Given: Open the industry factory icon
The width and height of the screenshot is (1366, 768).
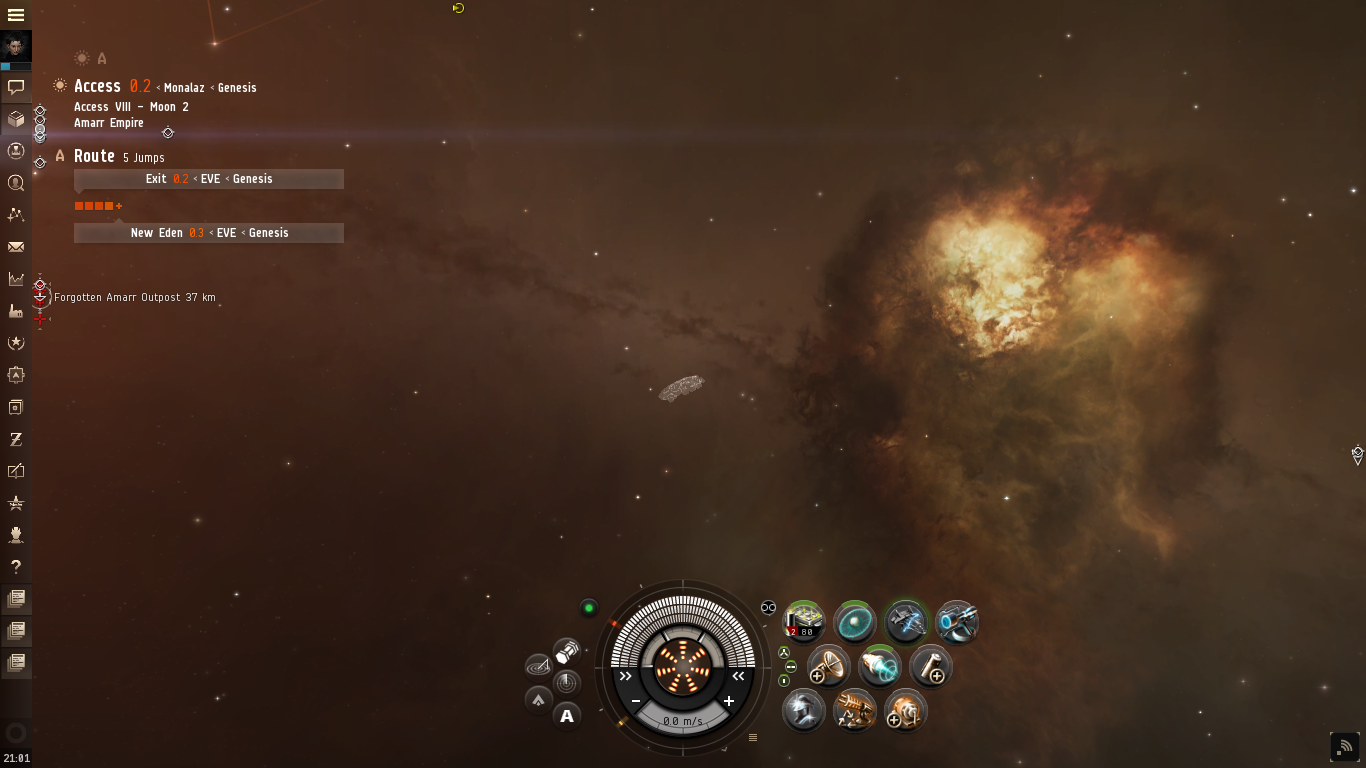Looking at the screenshot, I should [x=16, y=311].
